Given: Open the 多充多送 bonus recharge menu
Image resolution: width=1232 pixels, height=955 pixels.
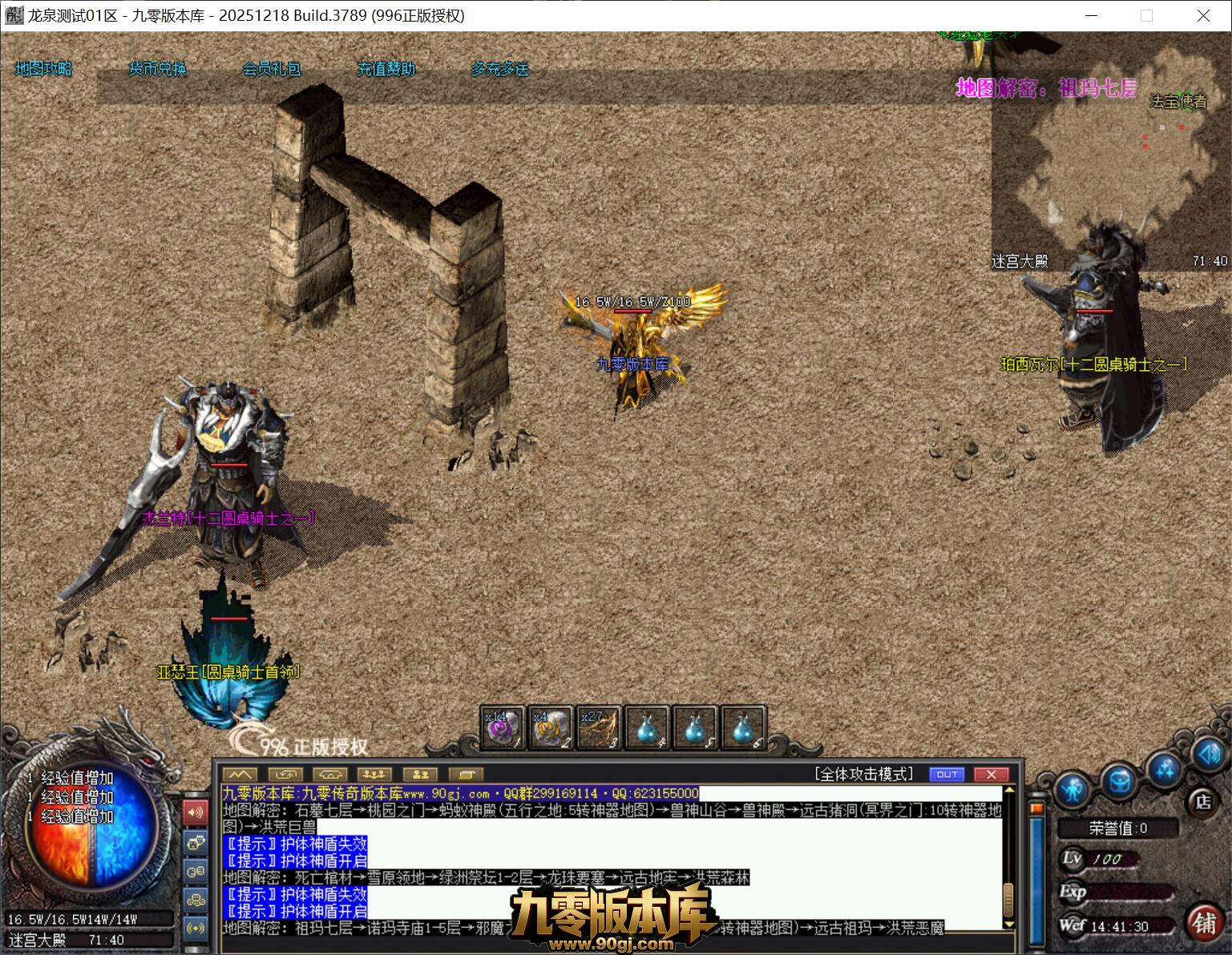Looking at the screenshot, I should 500,69.
